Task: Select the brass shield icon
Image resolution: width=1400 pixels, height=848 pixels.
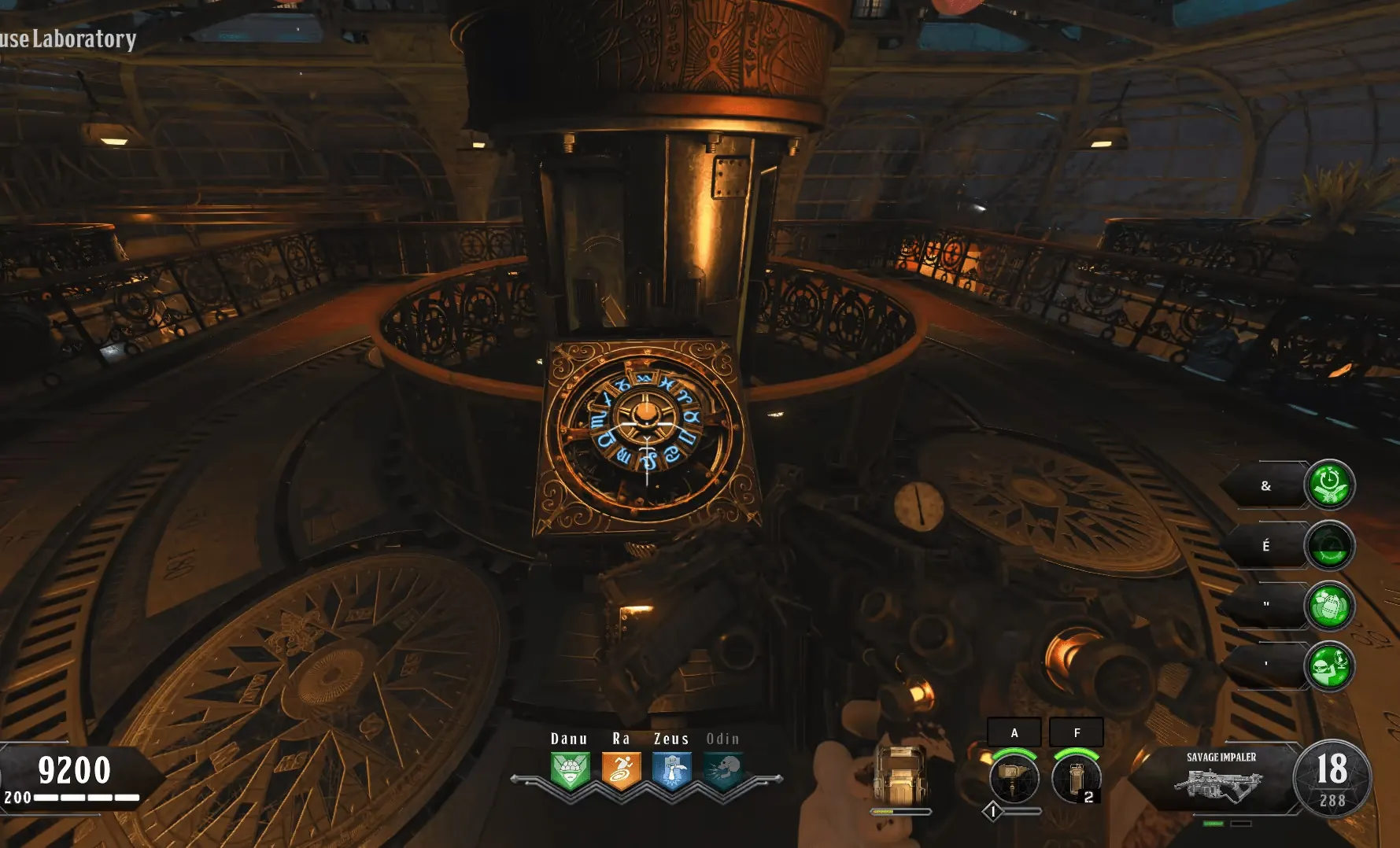Action: (901, 774)
